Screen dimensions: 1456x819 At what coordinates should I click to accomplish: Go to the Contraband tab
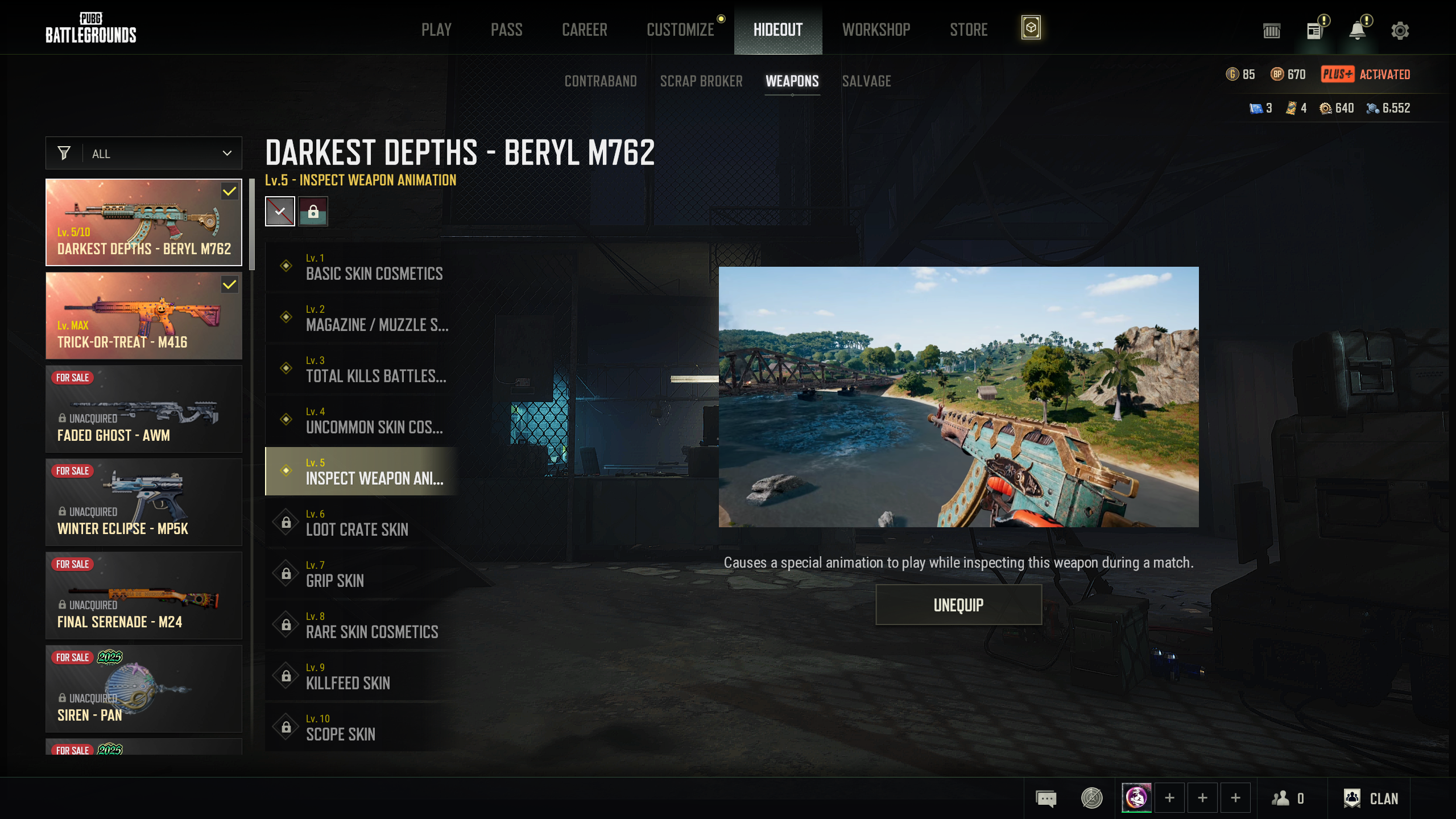click(x=600, y=81)
